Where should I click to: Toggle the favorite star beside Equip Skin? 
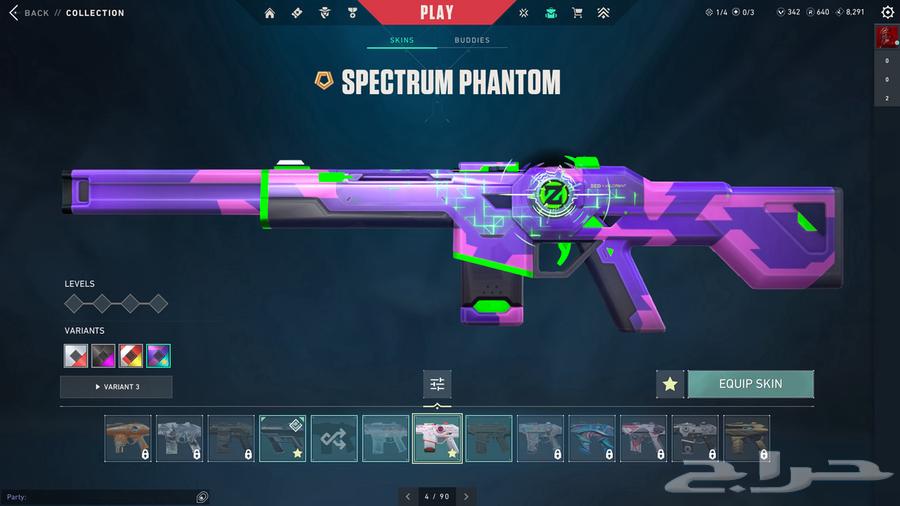(x=670, y=384)
